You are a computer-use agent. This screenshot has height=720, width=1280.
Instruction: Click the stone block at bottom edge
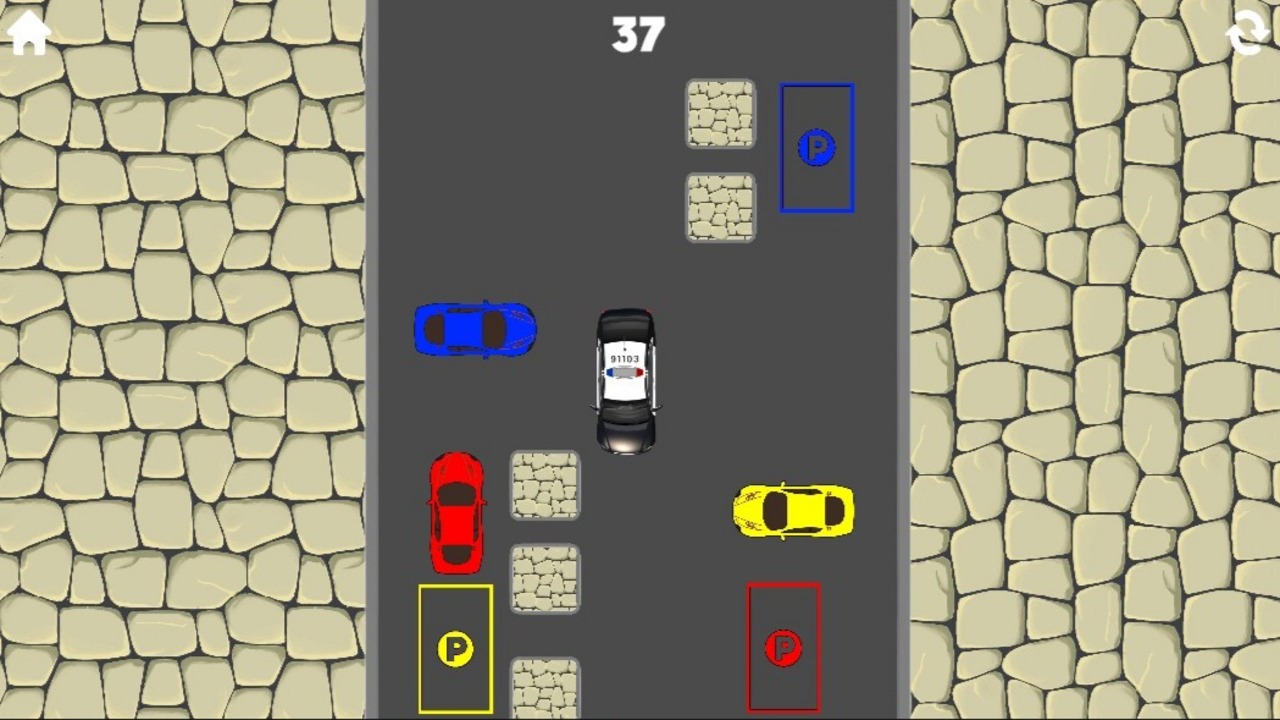pyautogui.click(x=545, y=690)
